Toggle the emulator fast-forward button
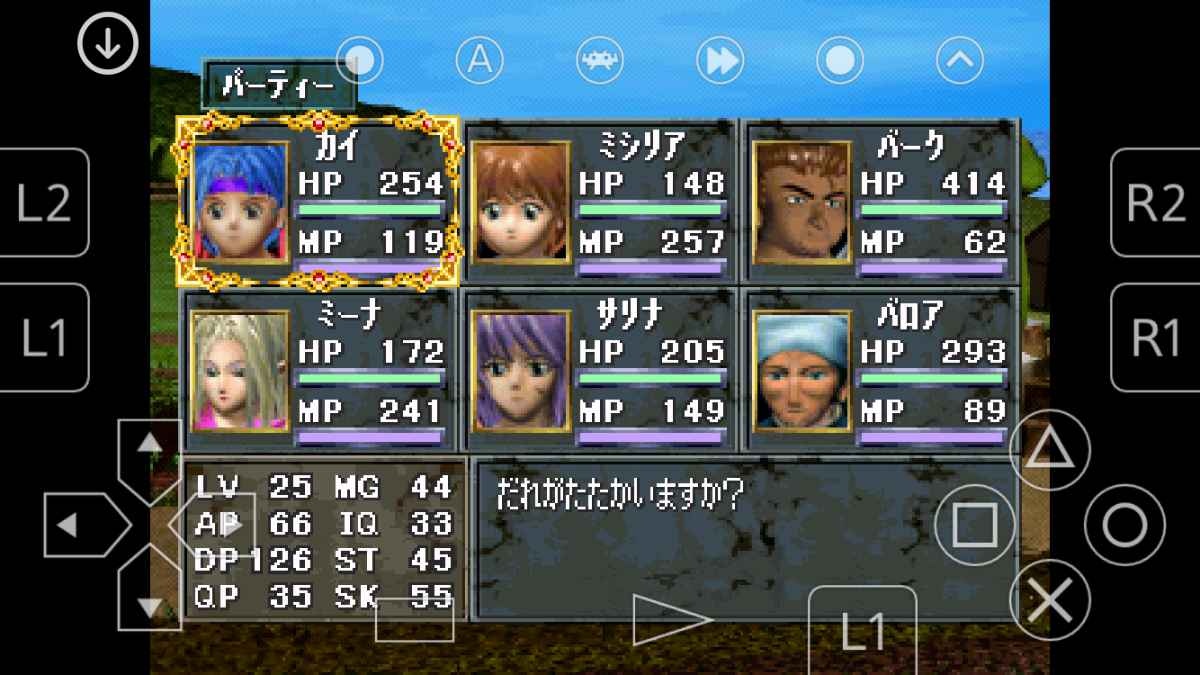 point(720,62)
